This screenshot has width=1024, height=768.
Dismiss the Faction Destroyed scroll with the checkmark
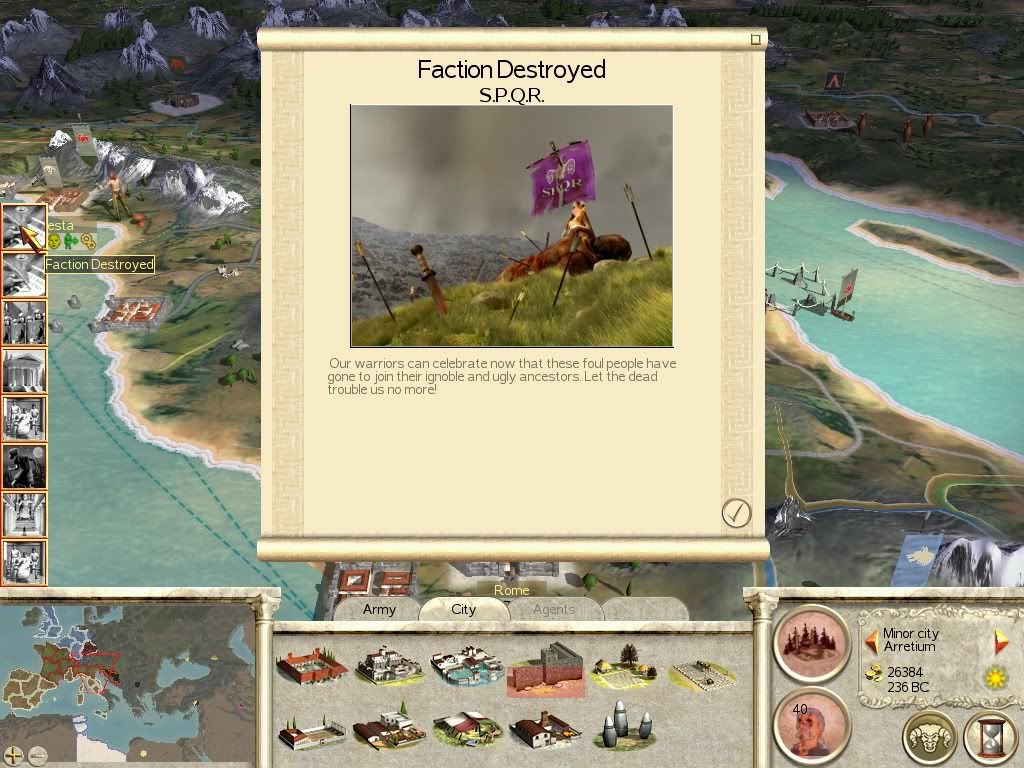tap(736, 513)
